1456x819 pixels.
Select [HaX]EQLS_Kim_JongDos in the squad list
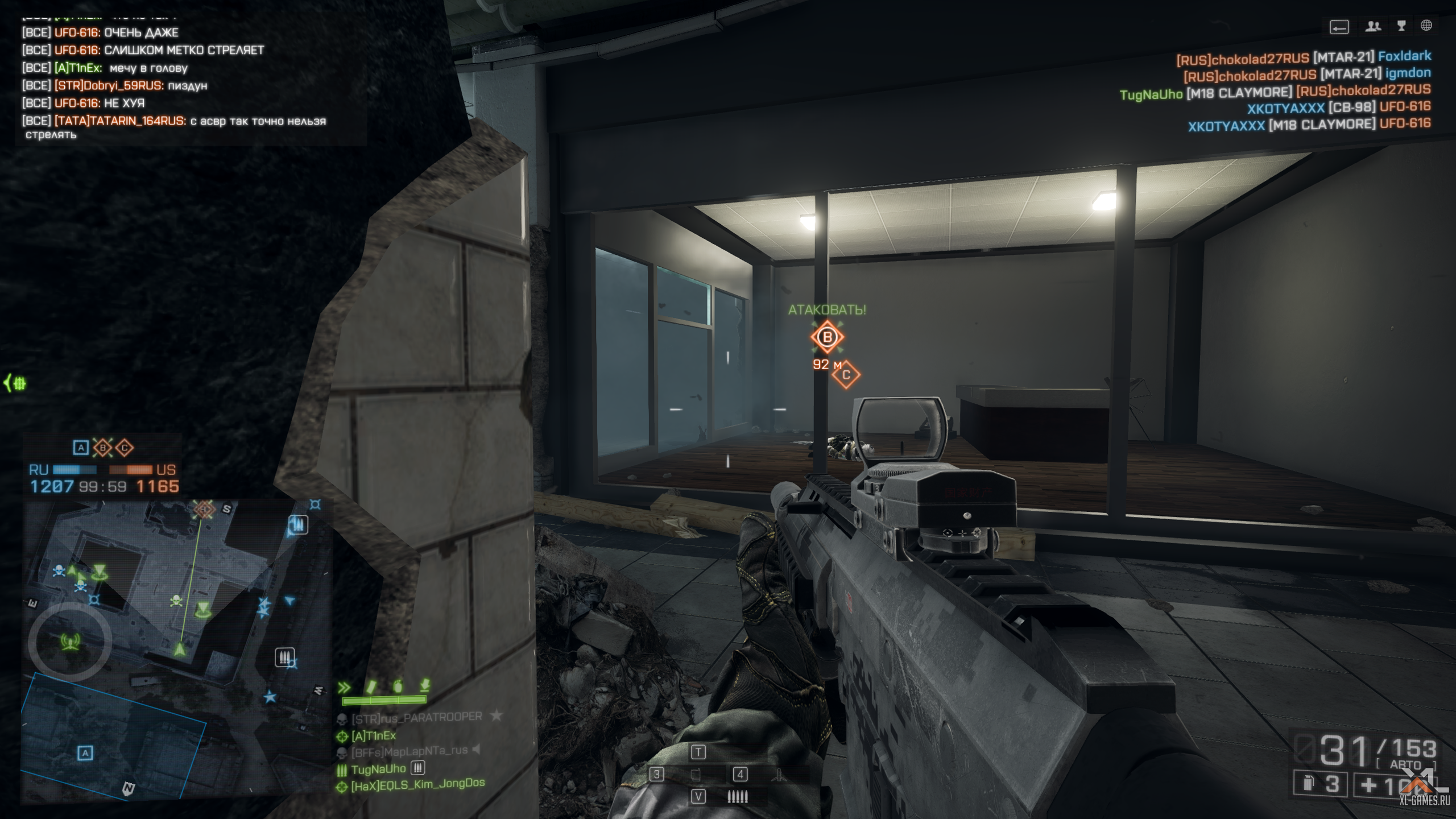(x=417, y=784)
